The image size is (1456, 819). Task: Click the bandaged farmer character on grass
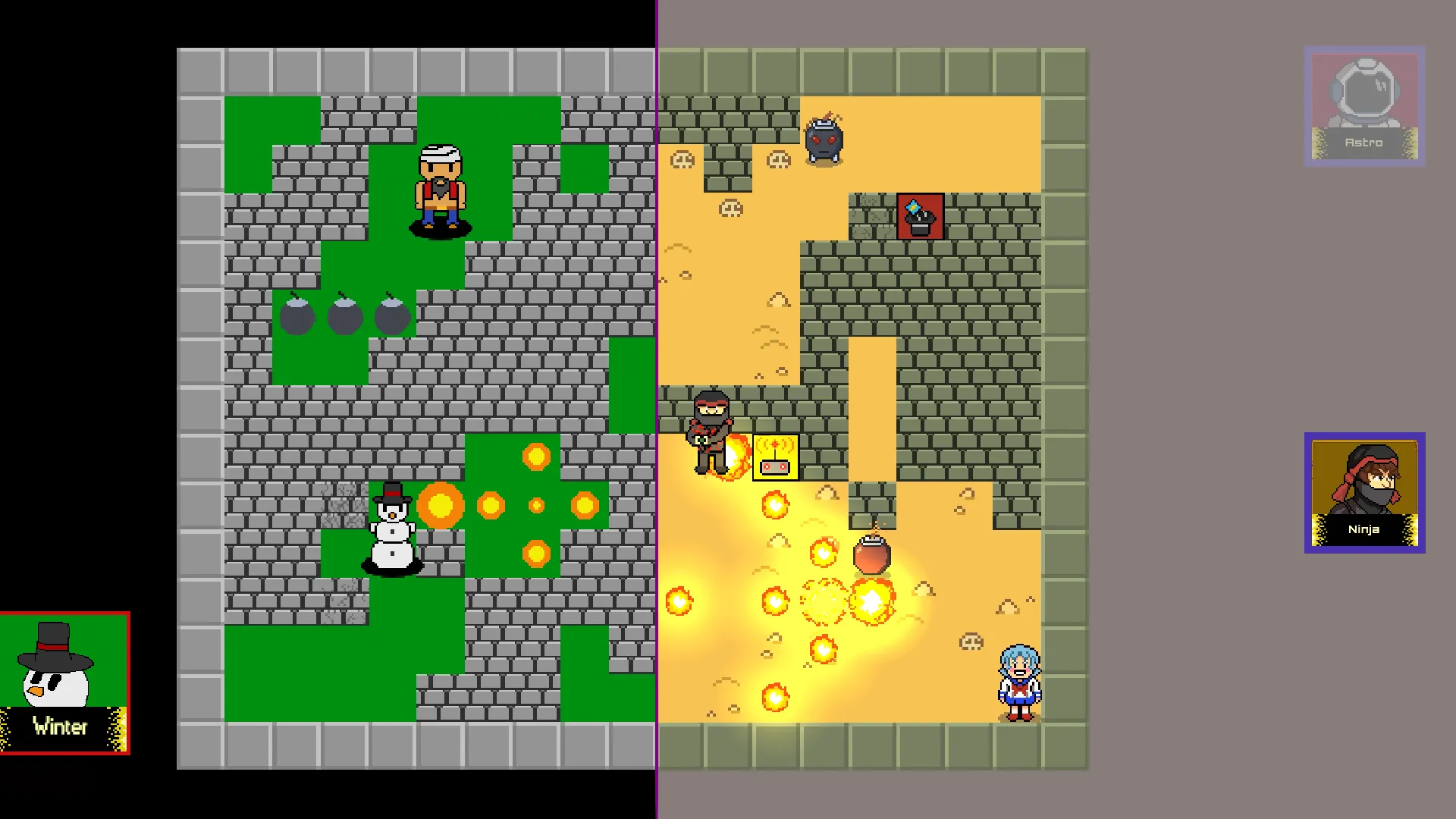440,186
